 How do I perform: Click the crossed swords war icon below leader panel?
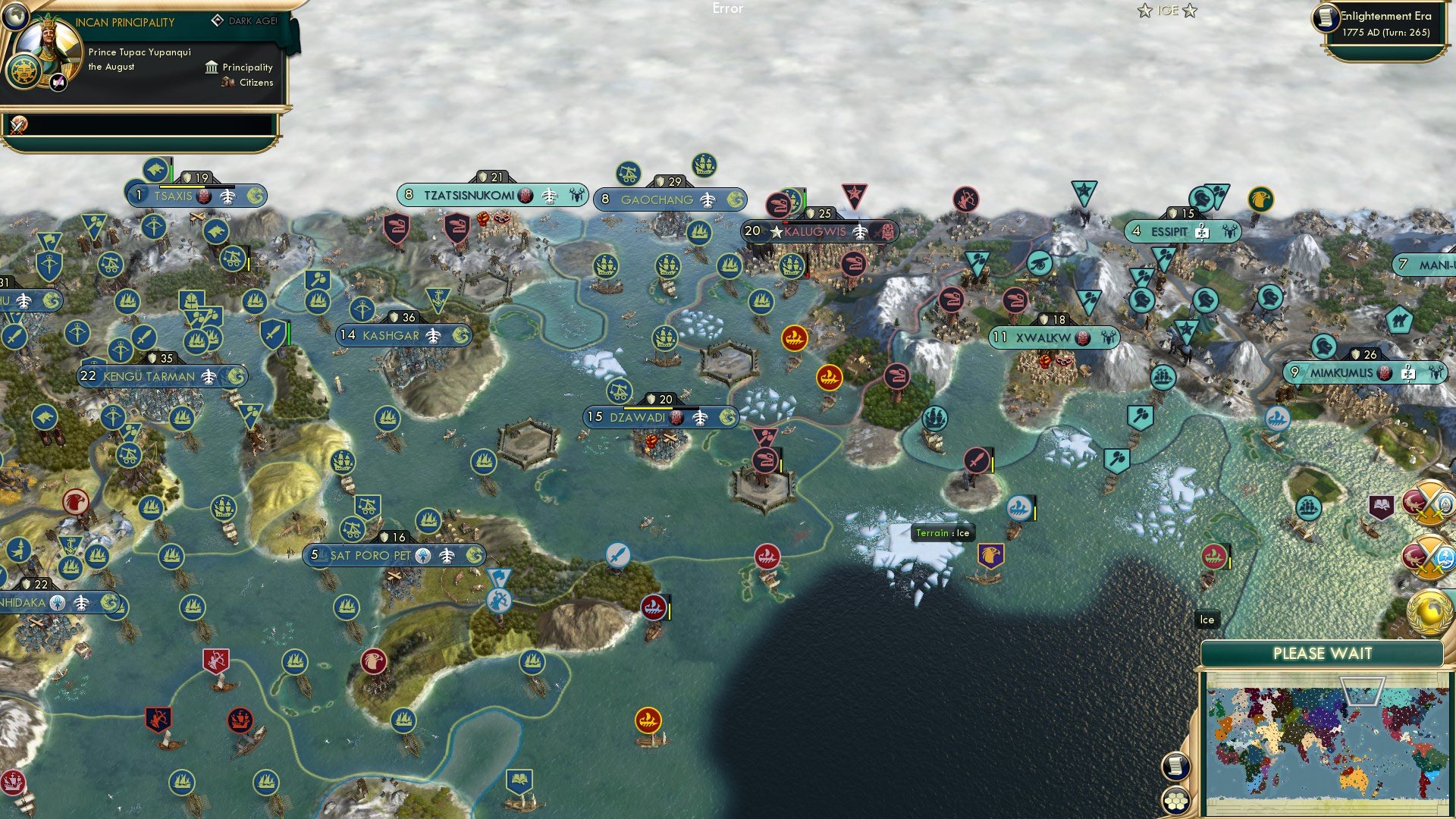point(18,124)
